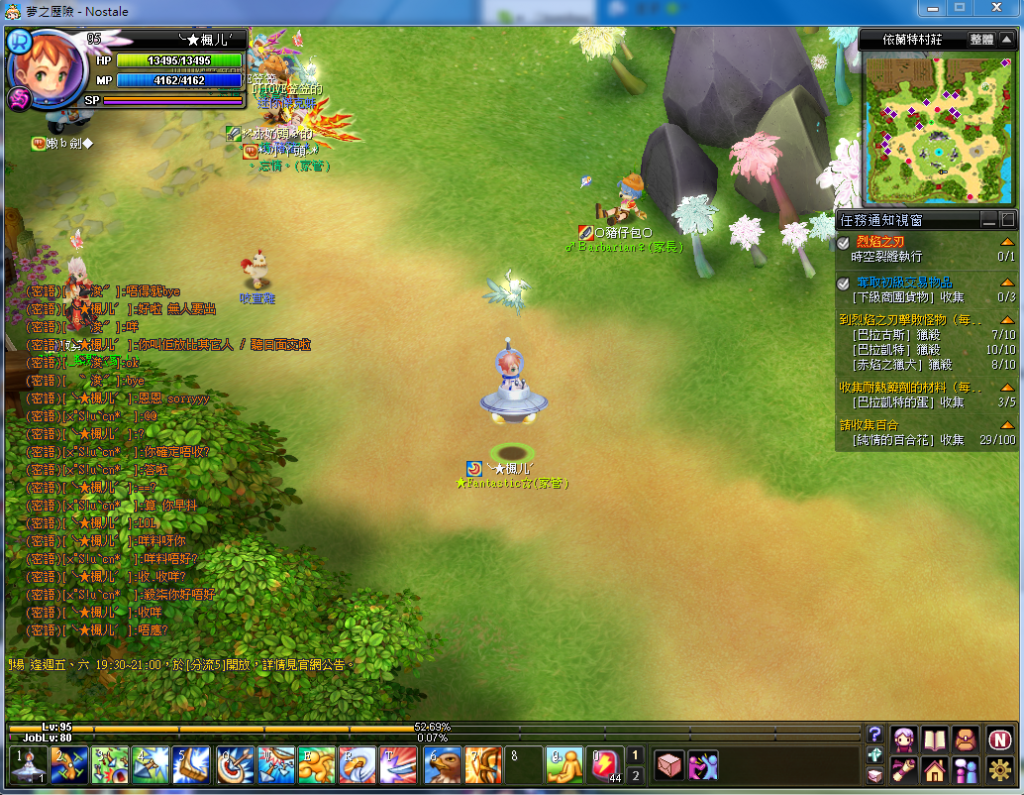The width and height of the screenshot is (1024, 795).
Task: Click the 整體 whole-map button
Action: coord(982,40)
